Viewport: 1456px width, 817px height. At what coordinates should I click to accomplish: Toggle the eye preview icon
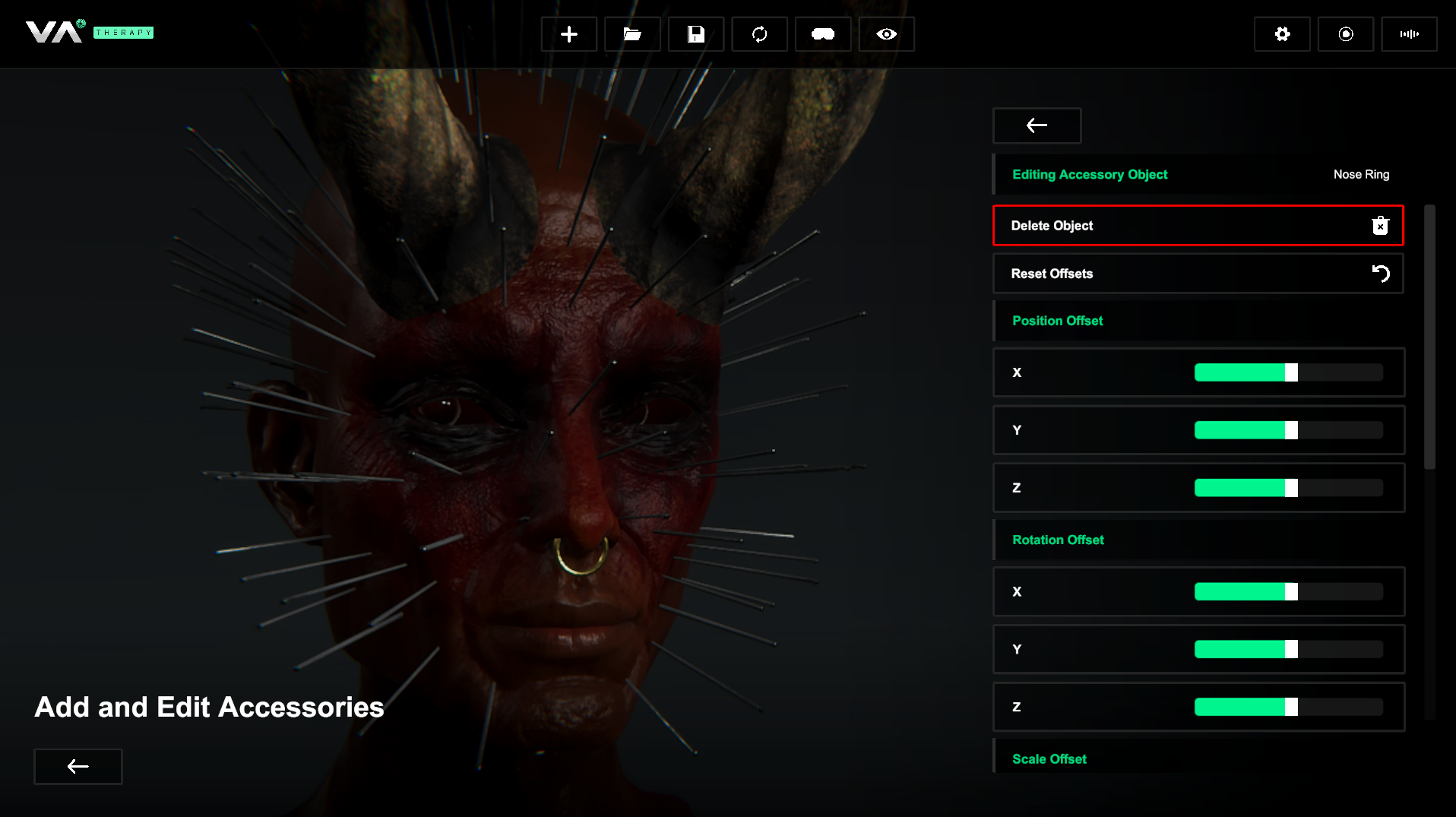886,34
